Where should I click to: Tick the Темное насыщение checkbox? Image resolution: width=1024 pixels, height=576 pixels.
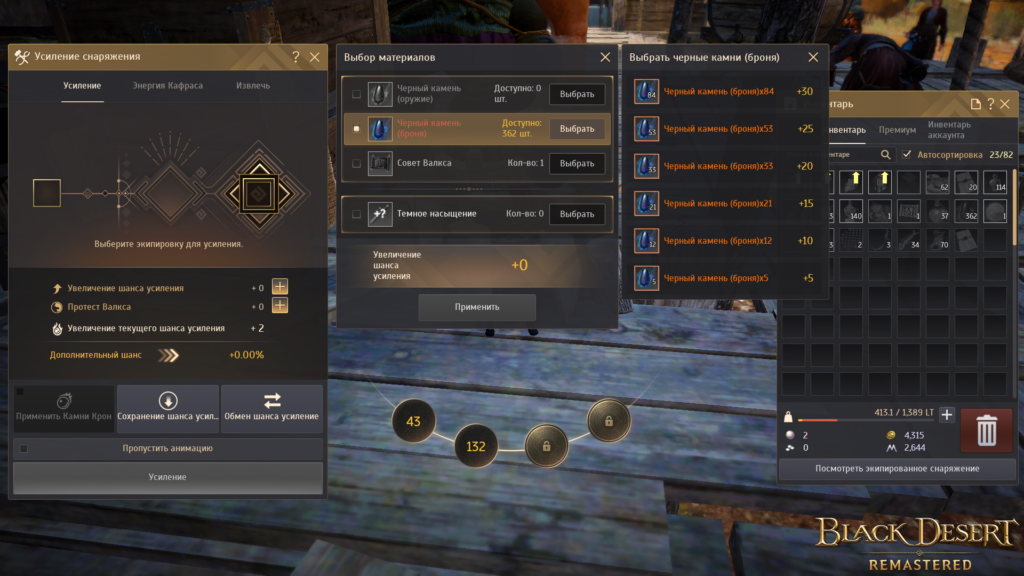tap(357, 214)
